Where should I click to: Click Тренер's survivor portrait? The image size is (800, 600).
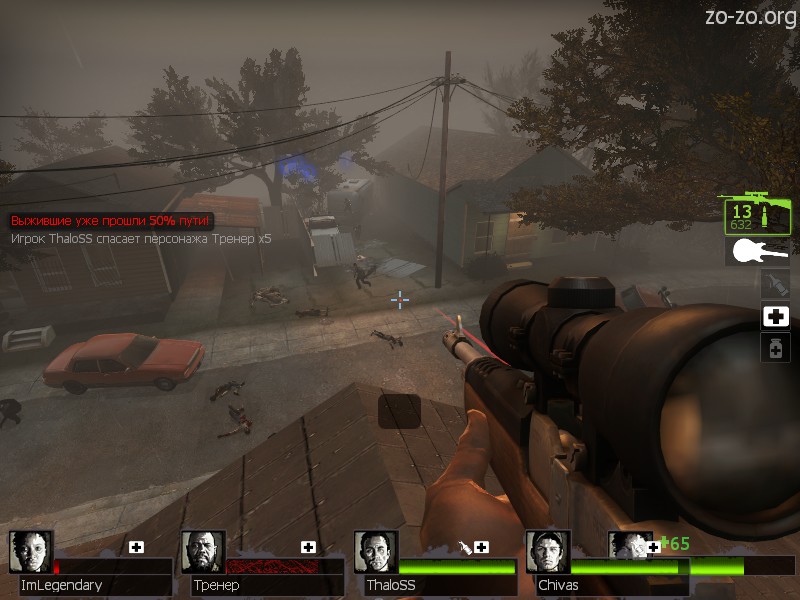coord(203,552)
